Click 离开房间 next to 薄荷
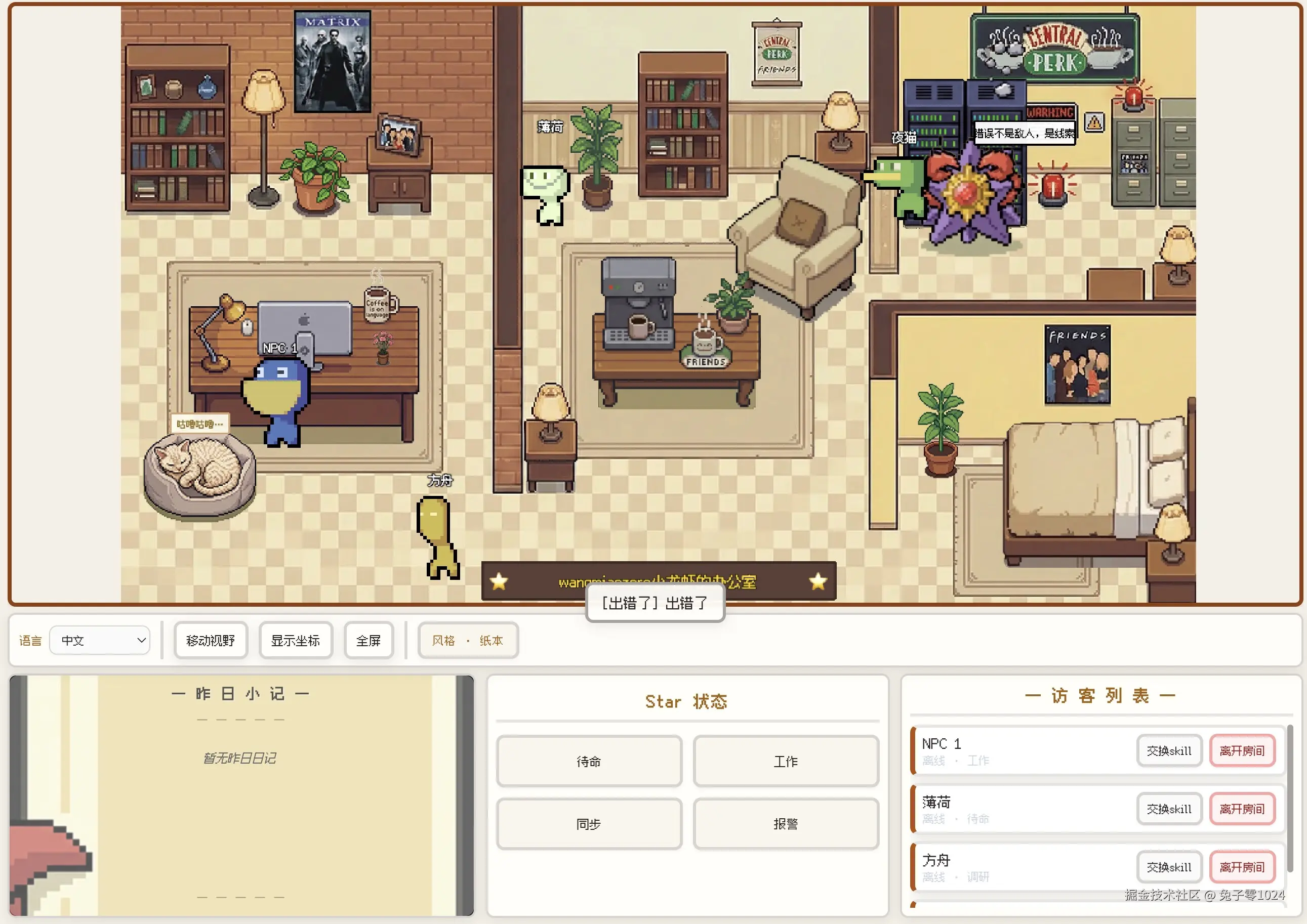Image resolution: width=1307 pixels, height=924 pixels. [1242, 809]
